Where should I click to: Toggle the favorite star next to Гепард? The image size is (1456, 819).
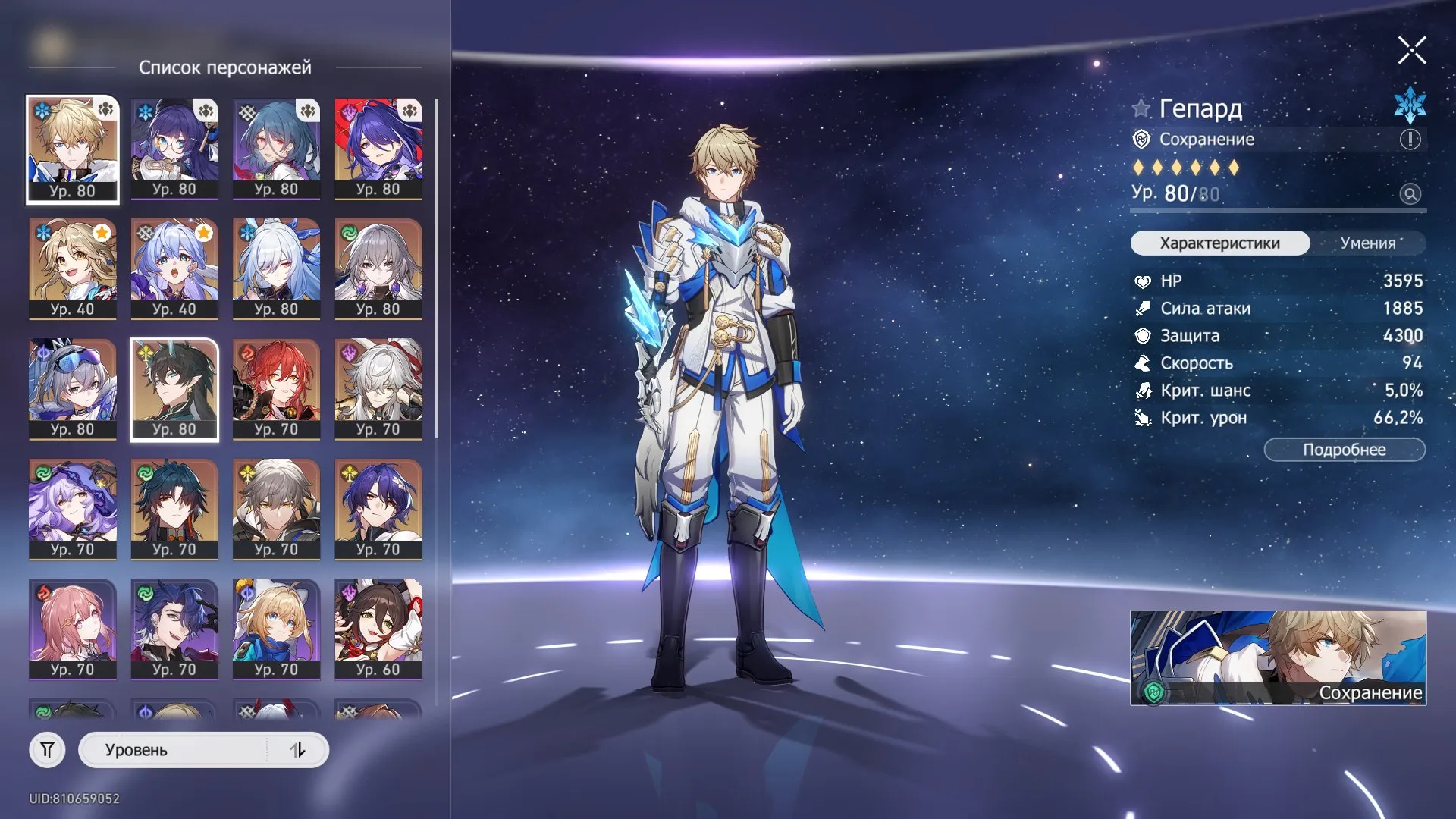coord(1140,109)
